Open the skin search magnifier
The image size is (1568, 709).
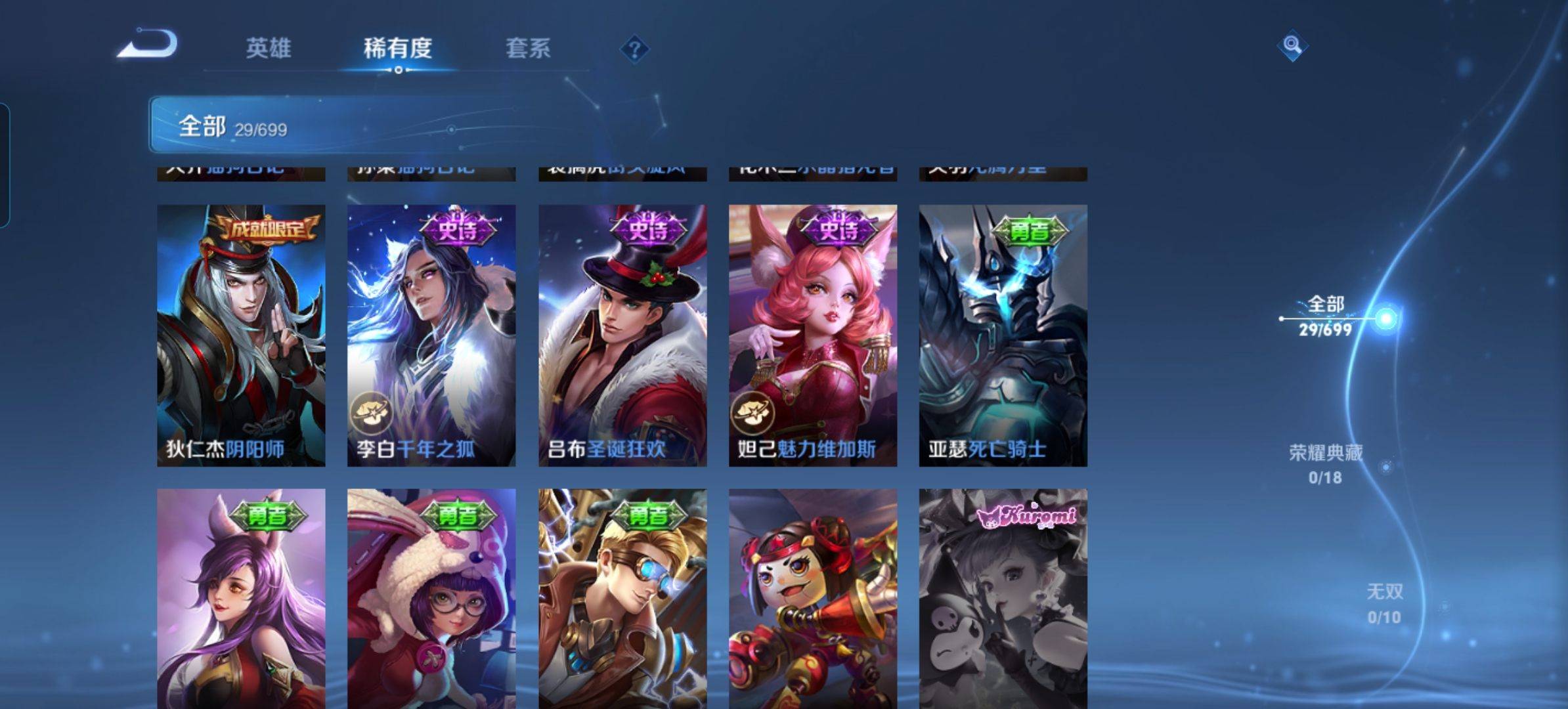tap(1292, 45)
